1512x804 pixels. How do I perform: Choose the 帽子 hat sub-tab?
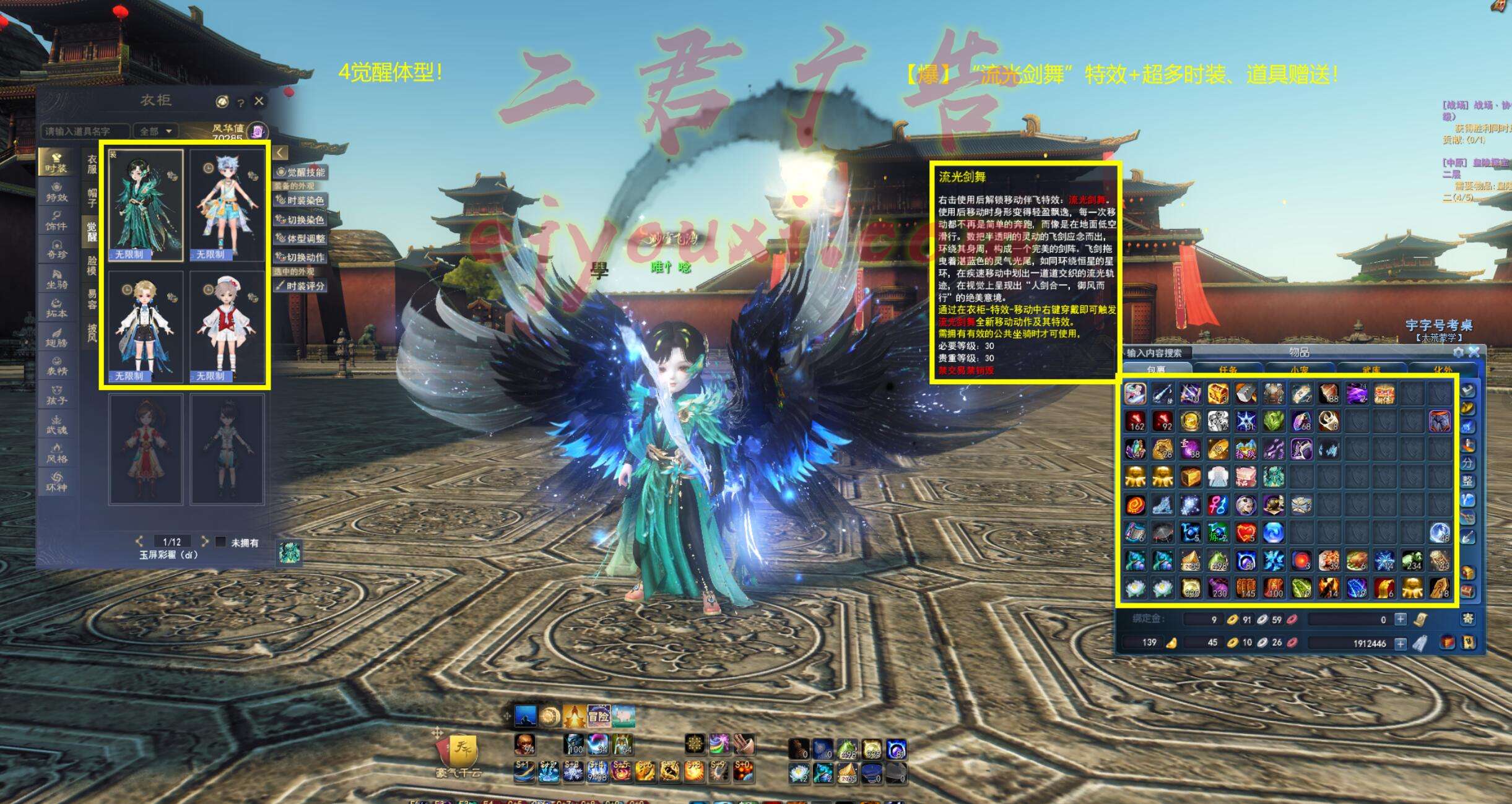click(x=92, y=197)
